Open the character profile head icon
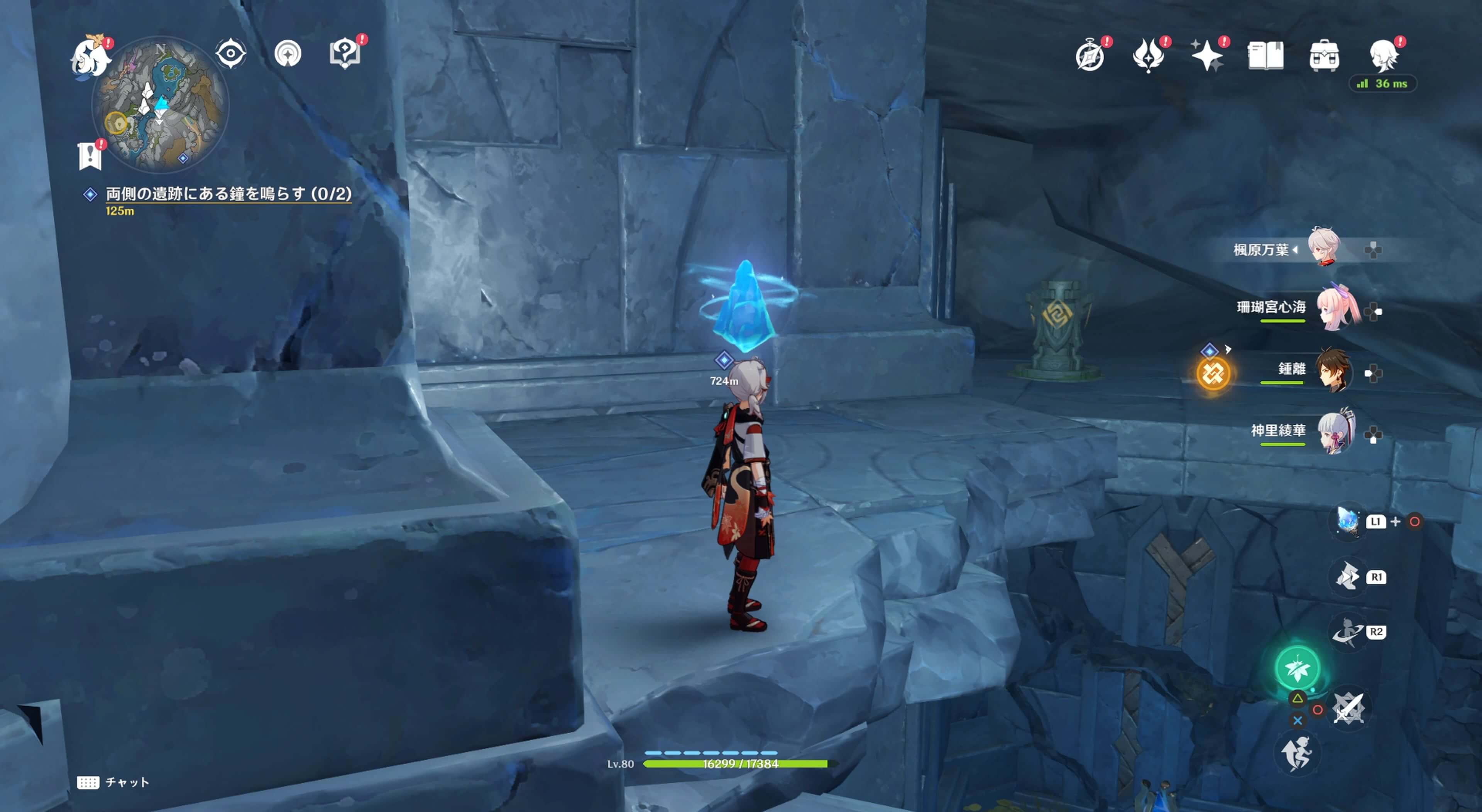1482x812 pixels. click(x=1383, y=56)
